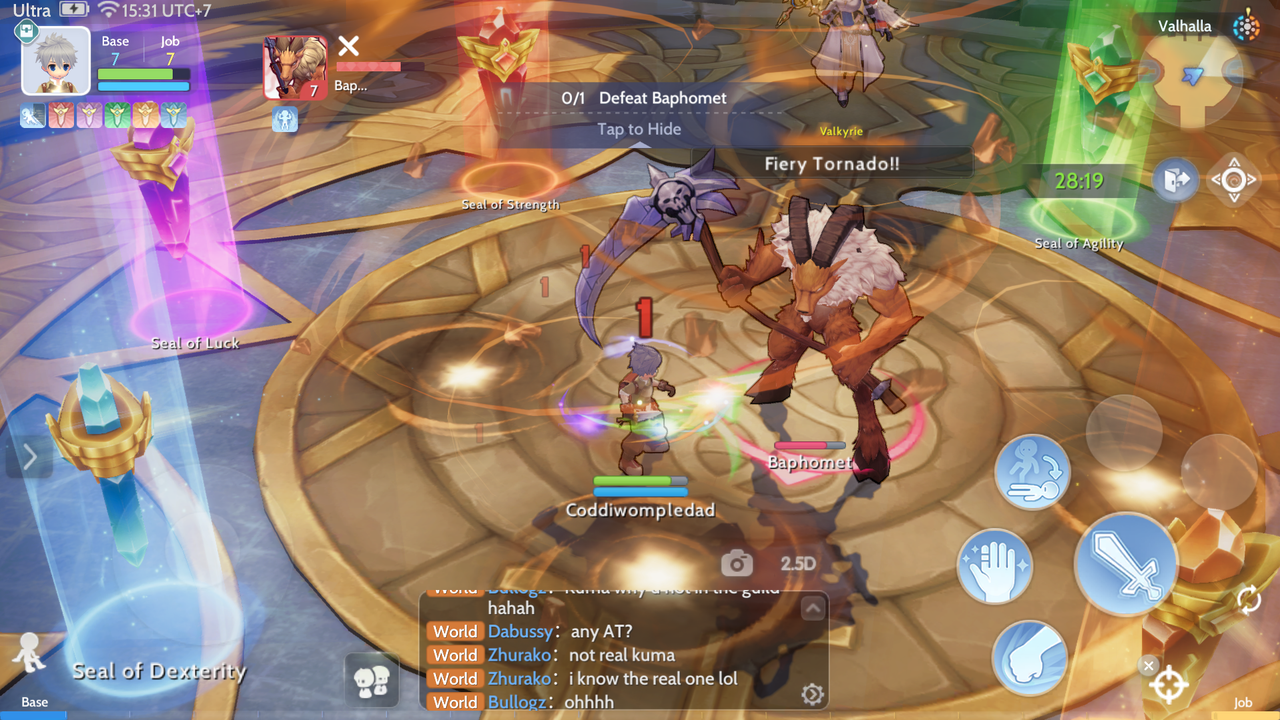Switch the 2.5D camera view
1280x720 pixels.
798,564
